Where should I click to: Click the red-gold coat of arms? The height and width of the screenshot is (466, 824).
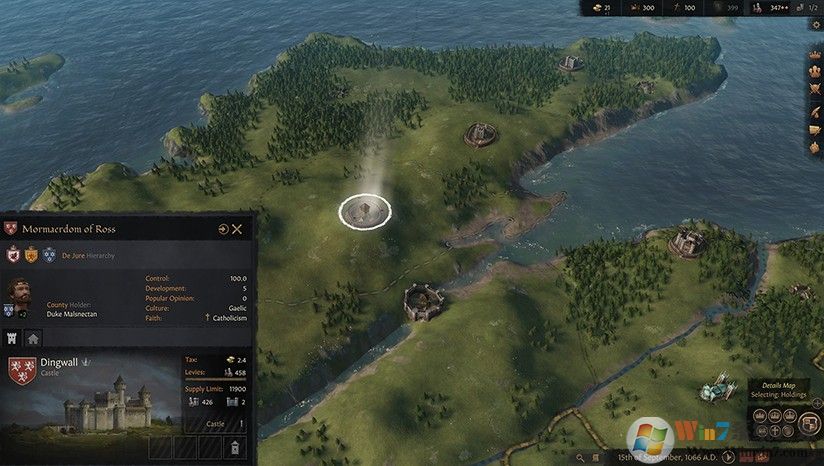pyautogui.click(x=31, y=255)
